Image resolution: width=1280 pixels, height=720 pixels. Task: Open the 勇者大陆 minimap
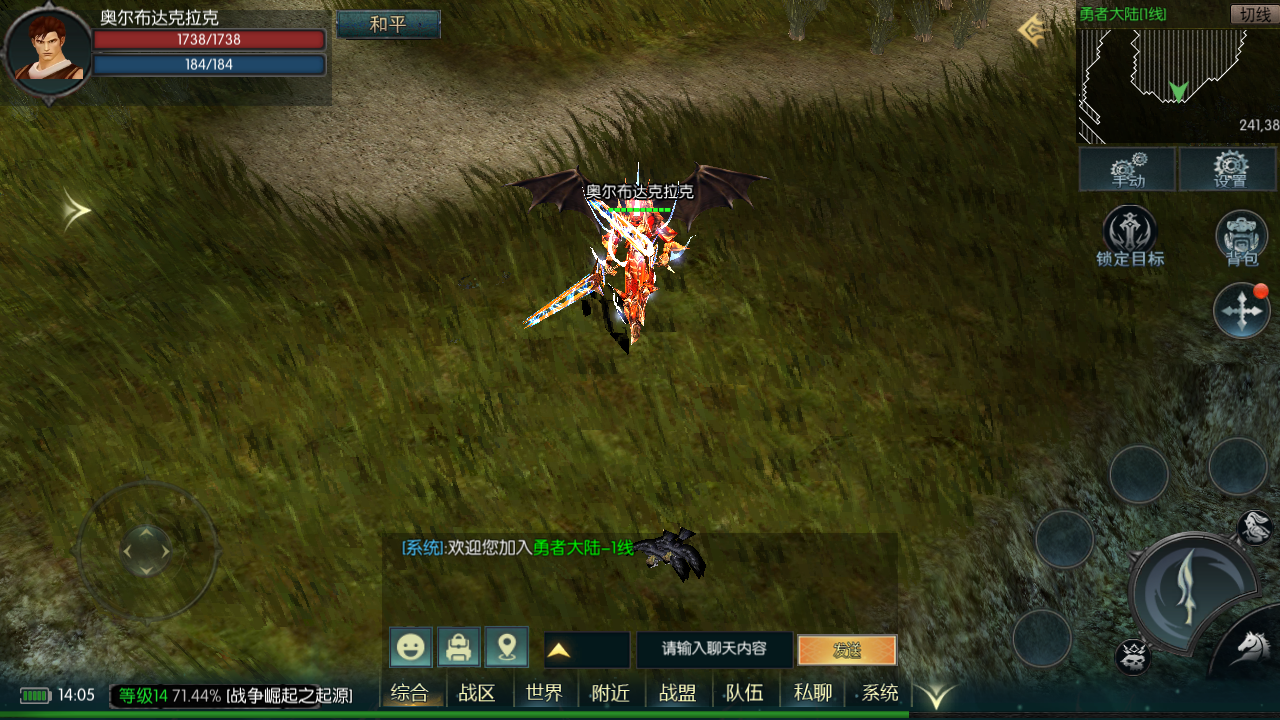[1177, 85]
